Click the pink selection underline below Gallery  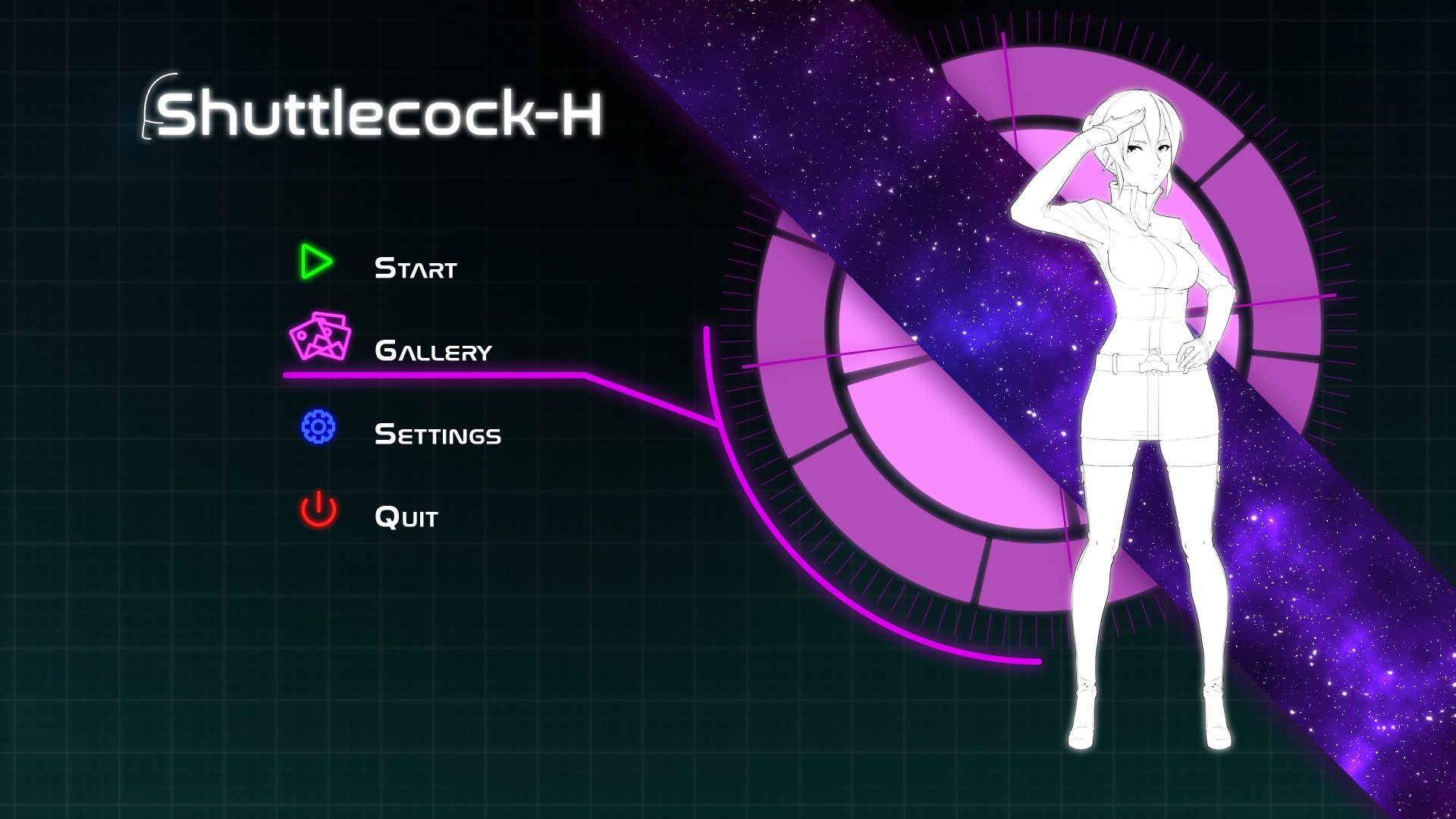pos(432,375)
